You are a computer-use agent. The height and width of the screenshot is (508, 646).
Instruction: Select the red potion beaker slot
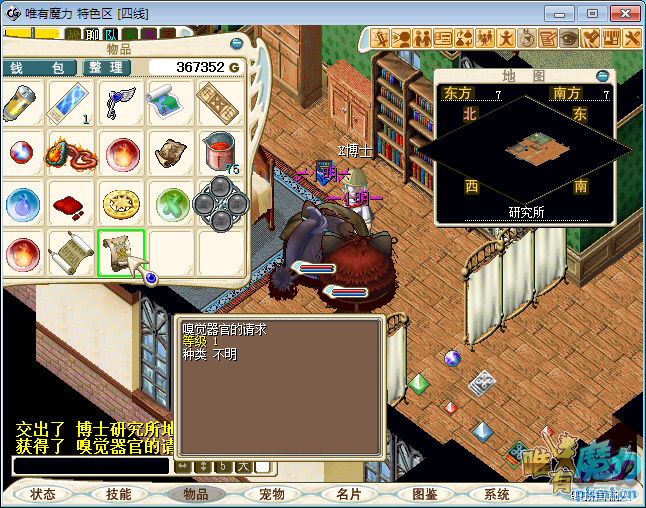click(220, 153)
